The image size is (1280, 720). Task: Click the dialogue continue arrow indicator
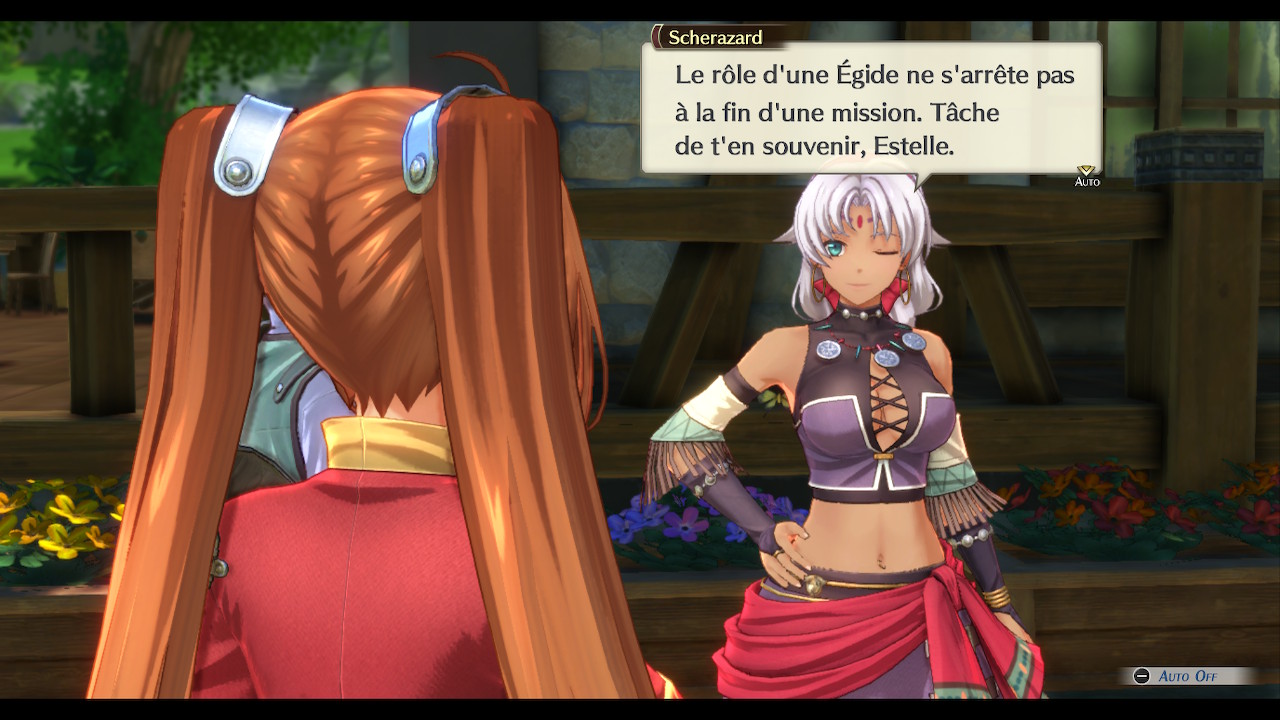(x=1086, y=171)
